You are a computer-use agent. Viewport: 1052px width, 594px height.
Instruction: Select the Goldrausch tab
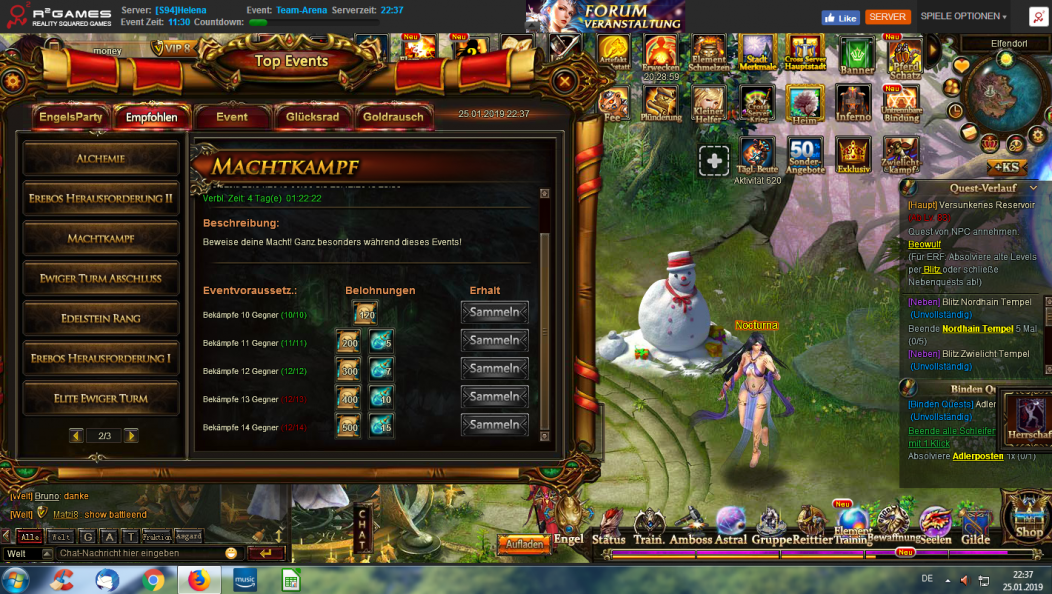pos(393,117)
